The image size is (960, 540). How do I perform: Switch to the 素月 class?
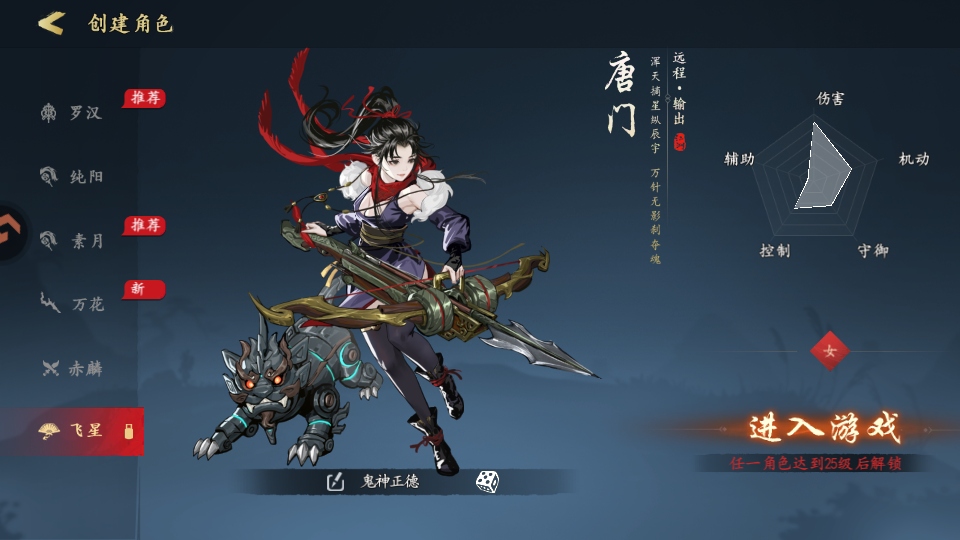tap(73, 241)
